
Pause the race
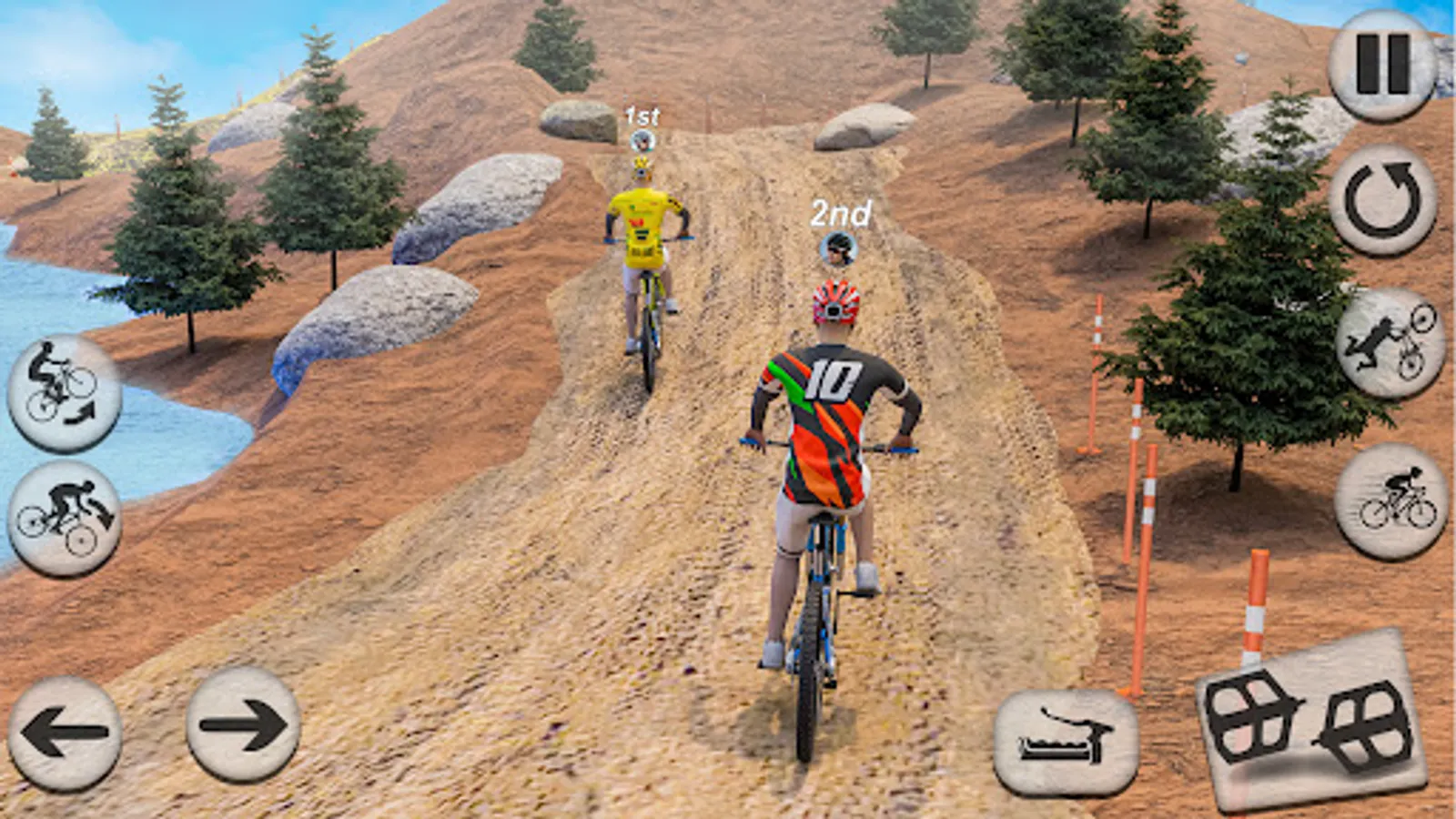click(1382, 65)
